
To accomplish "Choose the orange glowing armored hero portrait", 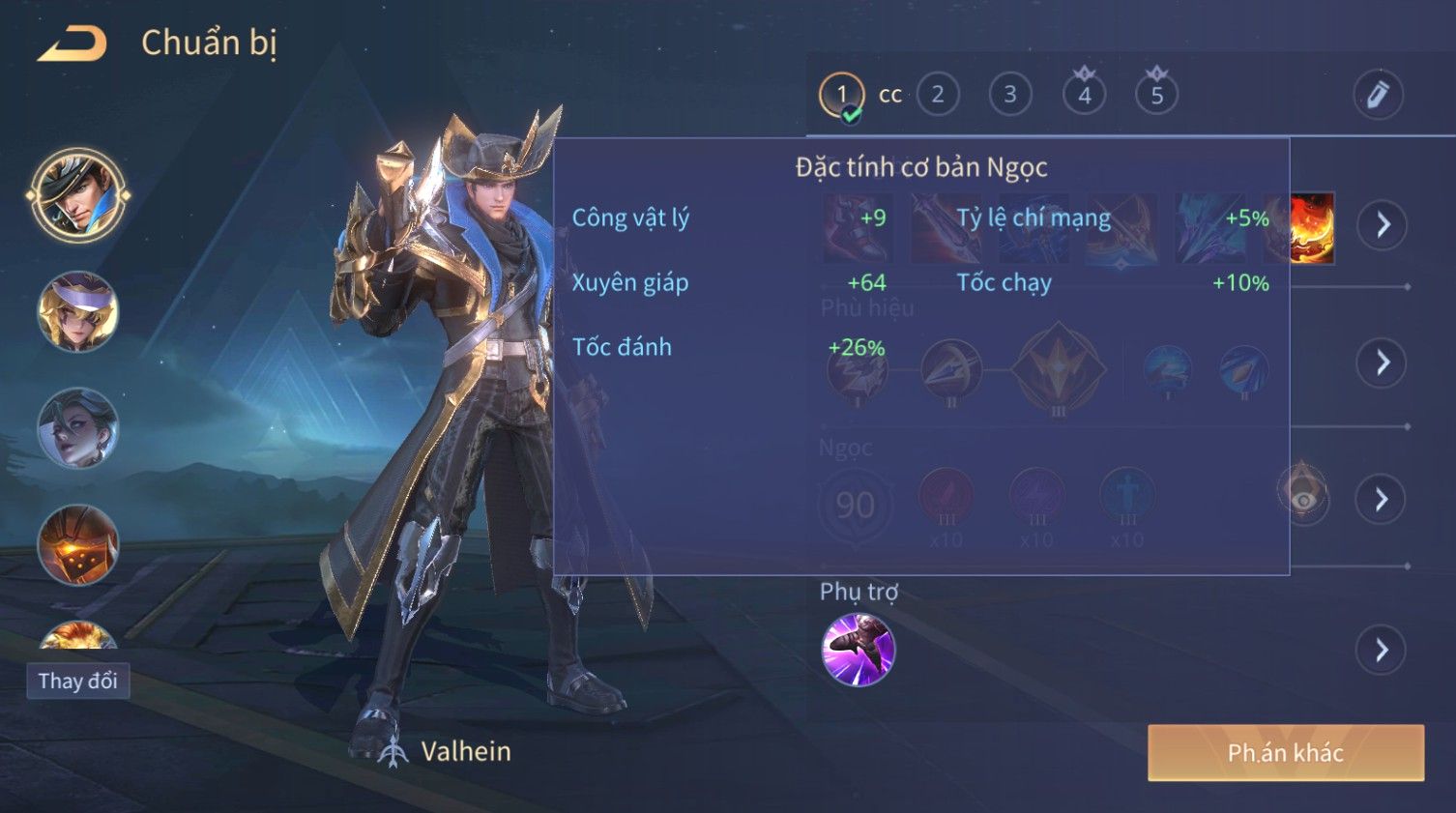I will click(x=77, y=544).
